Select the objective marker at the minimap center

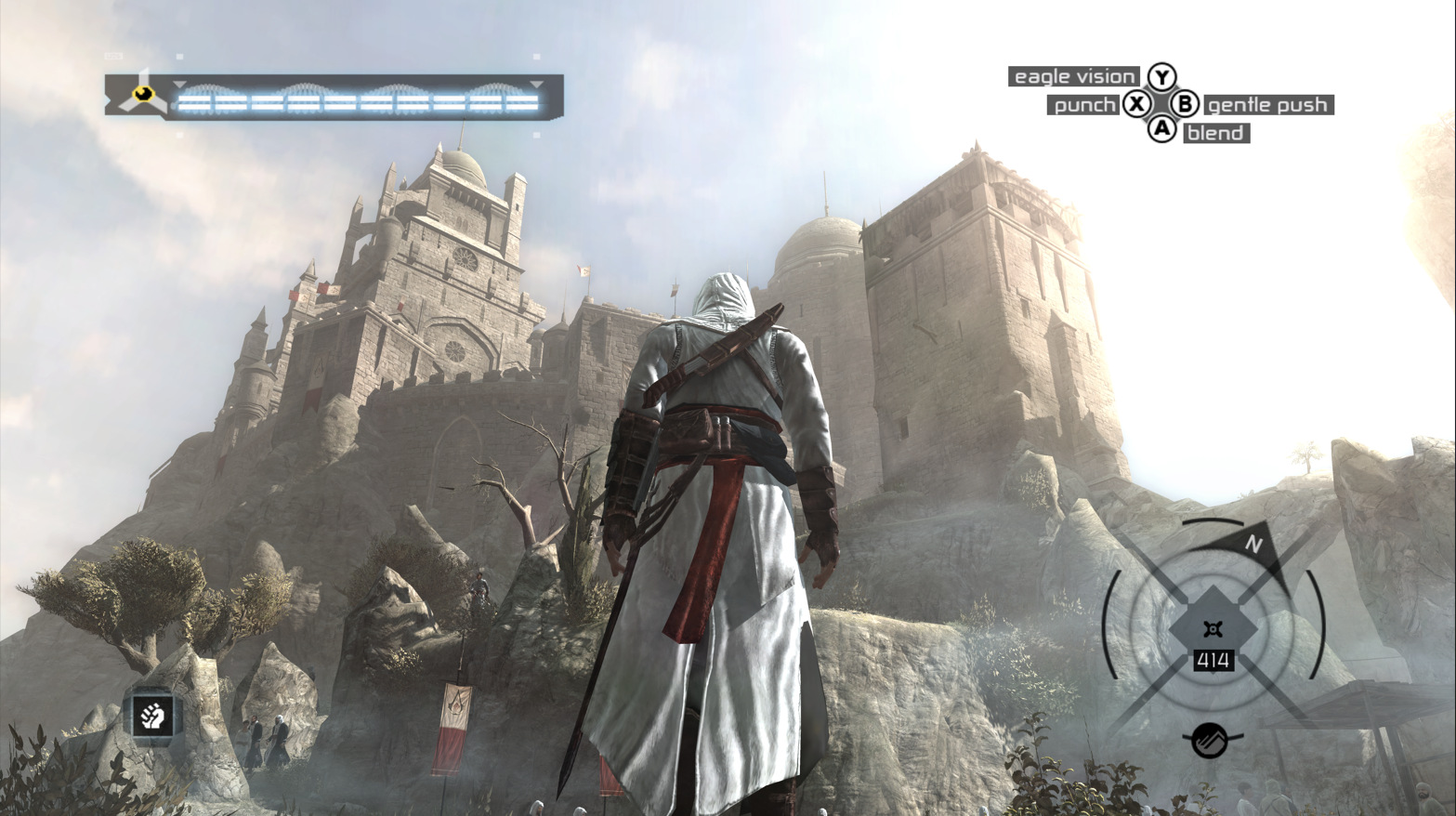coord(1212,629)
